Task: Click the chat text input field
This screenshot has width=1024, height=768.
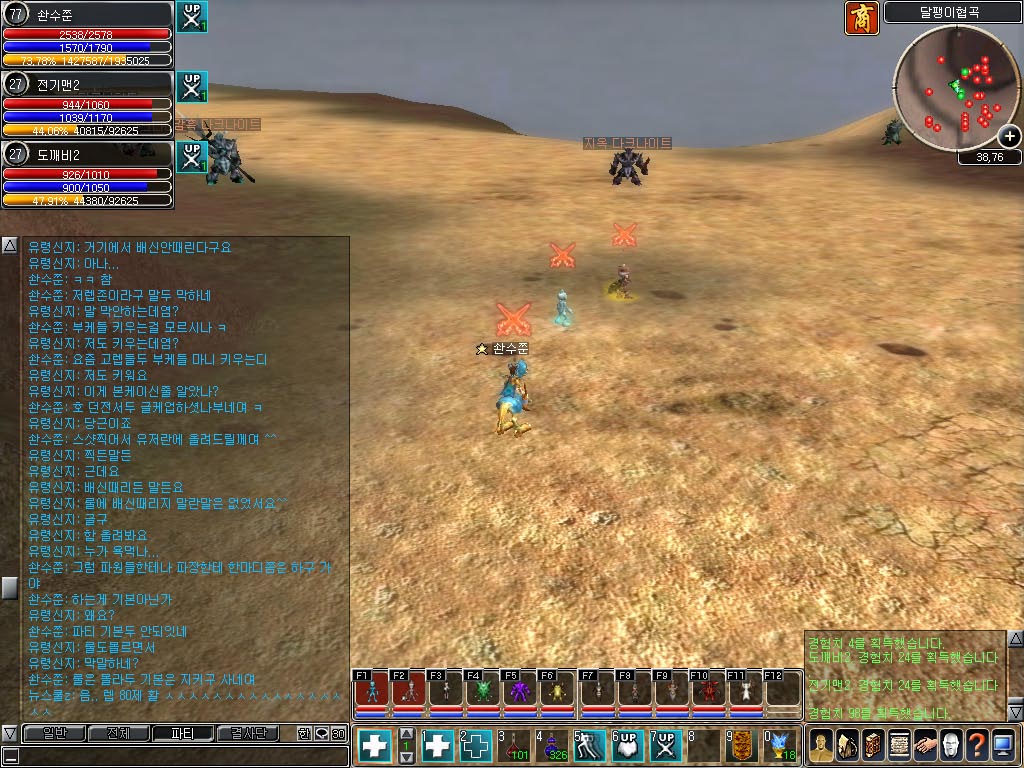Action: 180,755
